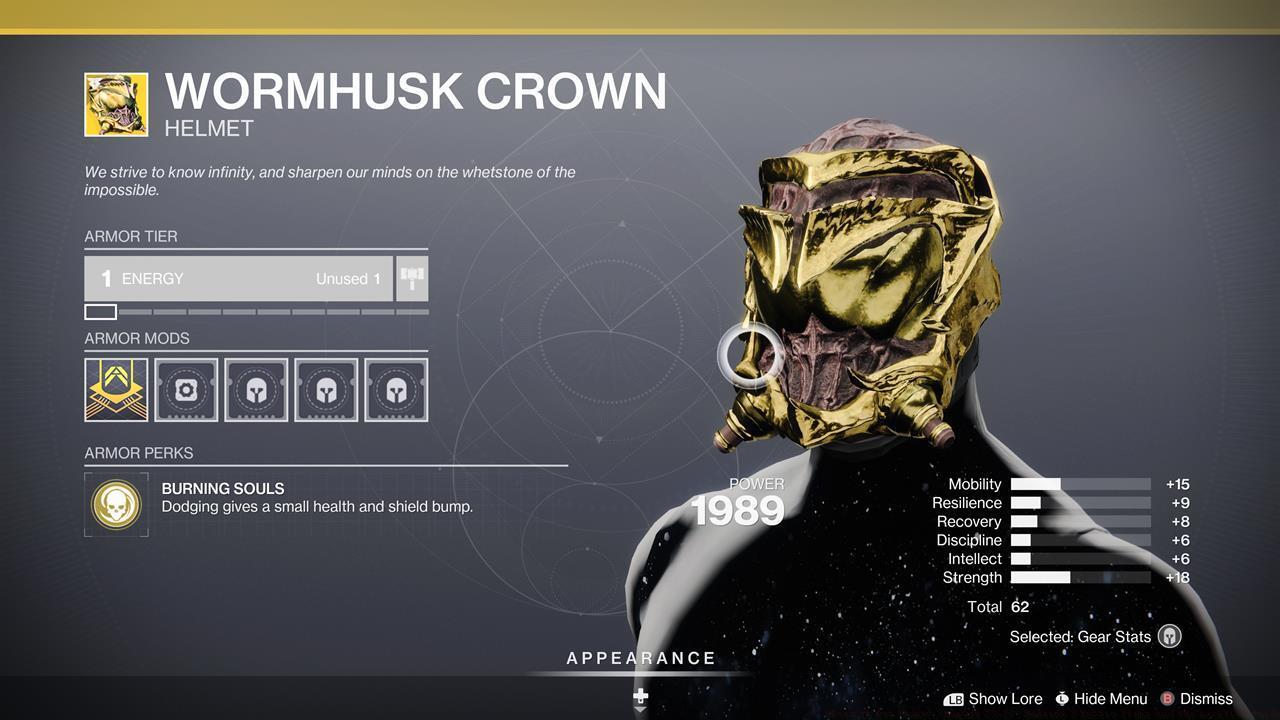Click the helmet icon beside Selected: Gear Stats
Screen dimensions: 1280x720
tap(1168, 636)
